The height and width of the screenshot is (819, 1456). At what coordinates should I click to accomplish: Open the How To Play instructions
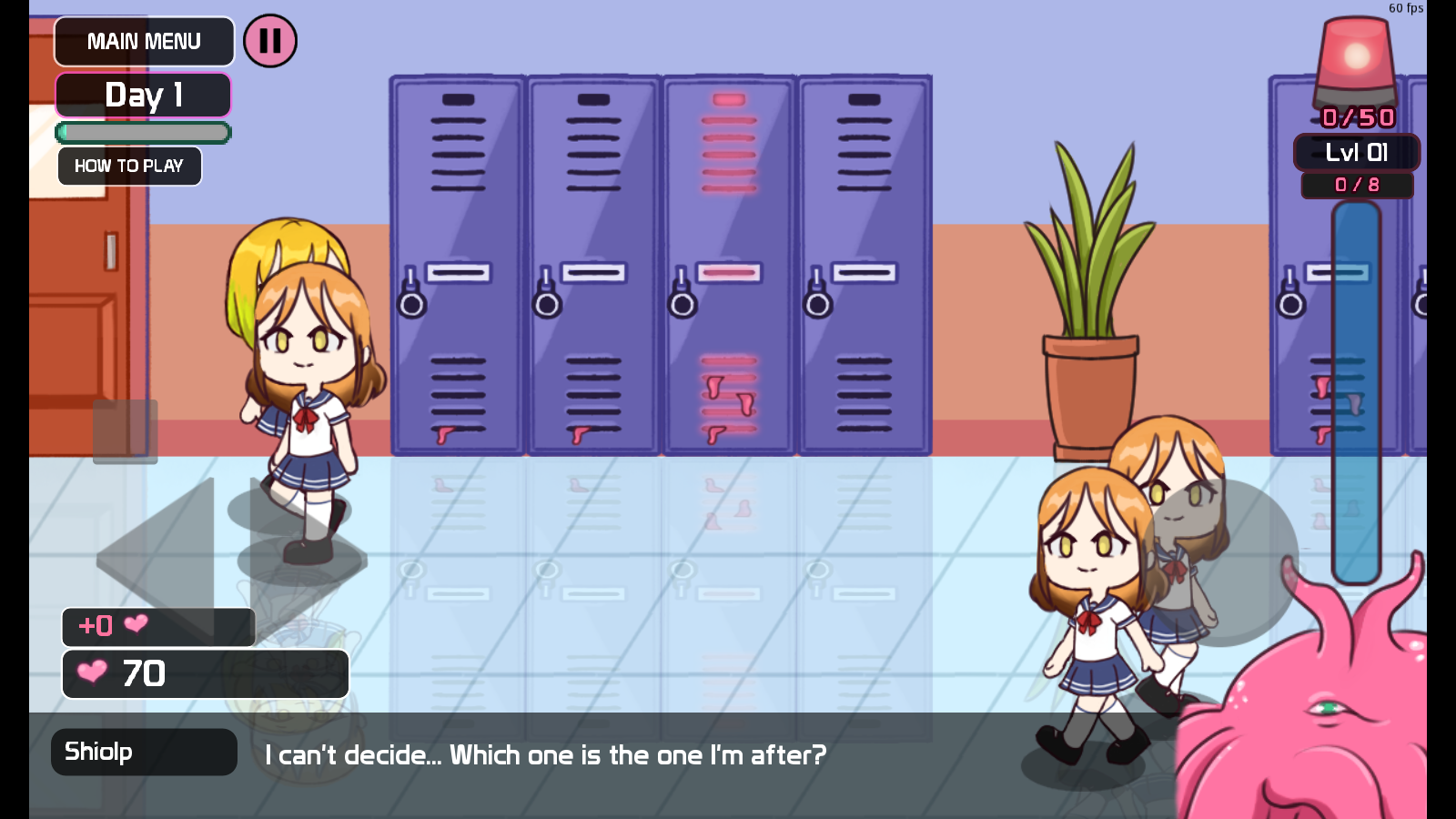[129, 167]
